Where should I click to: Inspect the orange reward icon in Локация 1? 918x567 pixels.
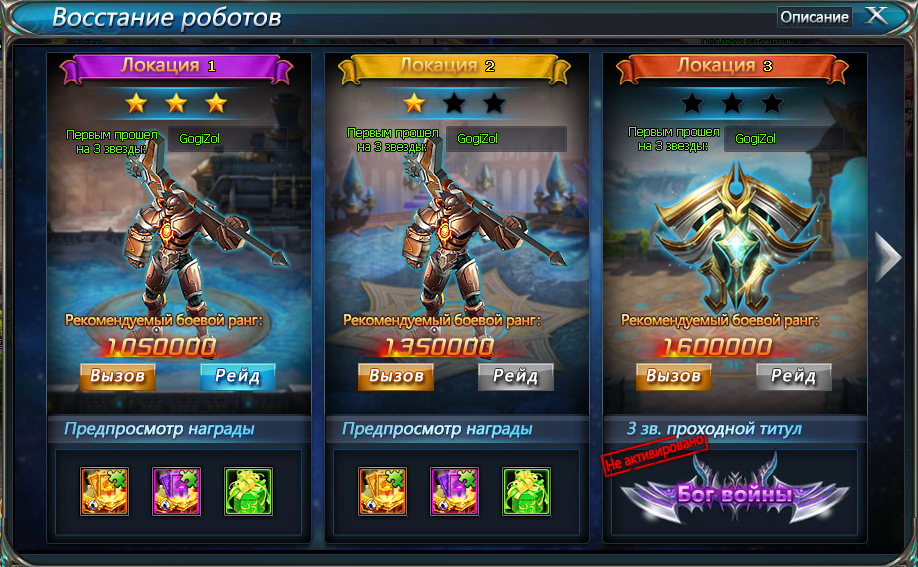point(105,491)
